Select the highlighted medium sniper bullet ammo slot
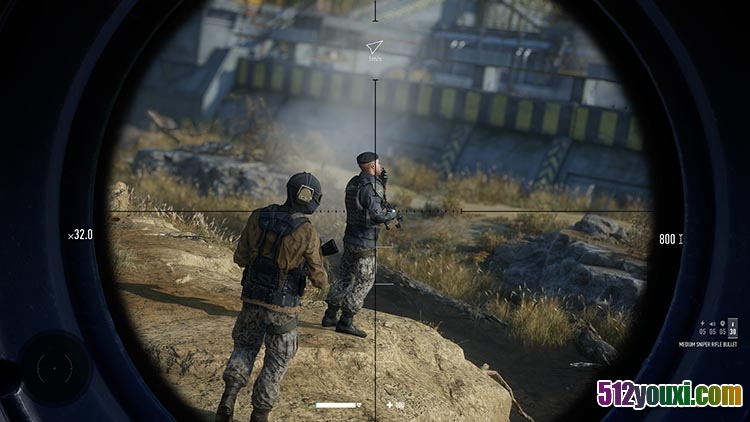This screenshot has height=422, width=750. pyautogui.click(x=733, y=329)
